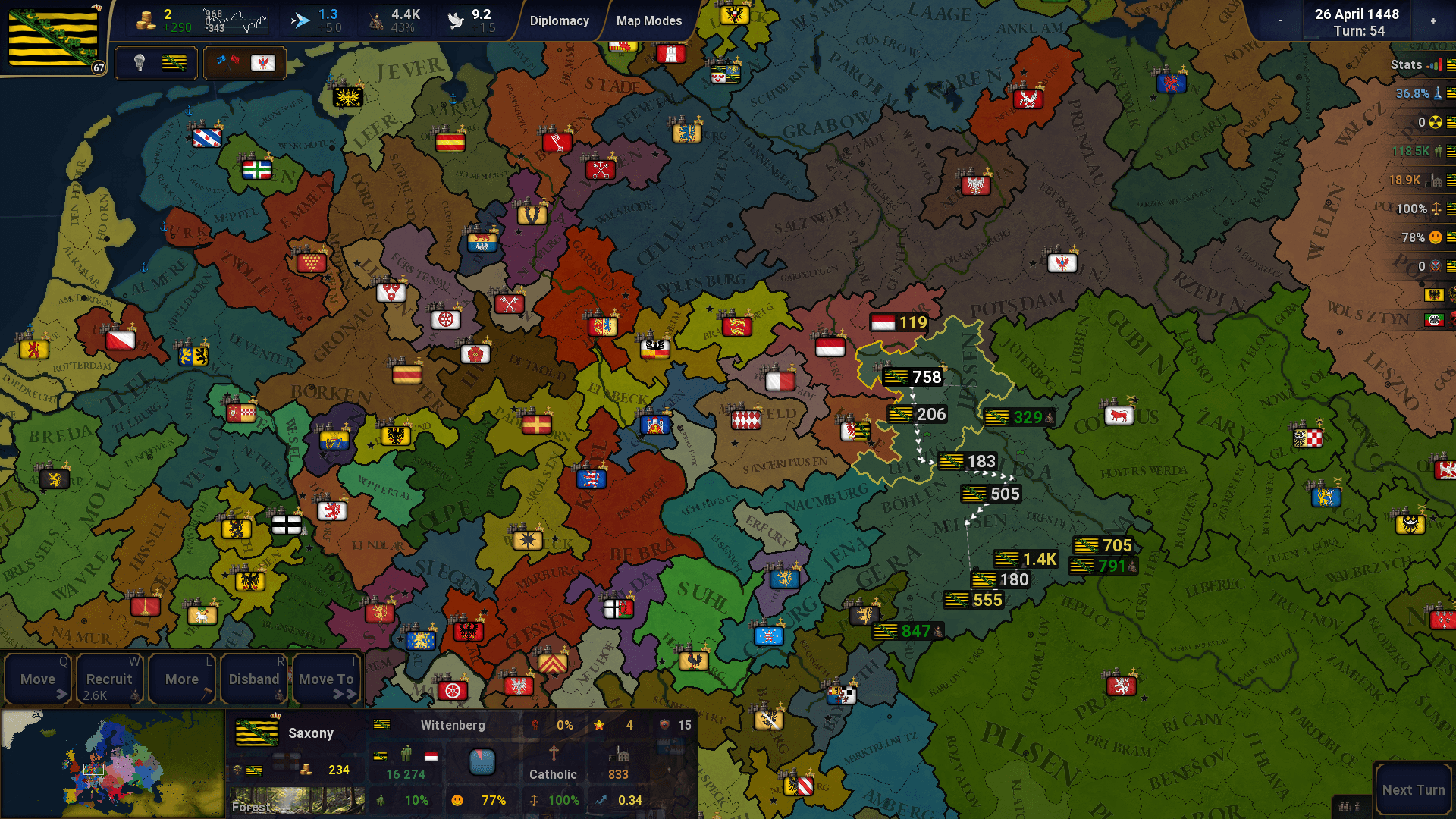
Task: Open the More actions panel
Action: coord(181,679)
